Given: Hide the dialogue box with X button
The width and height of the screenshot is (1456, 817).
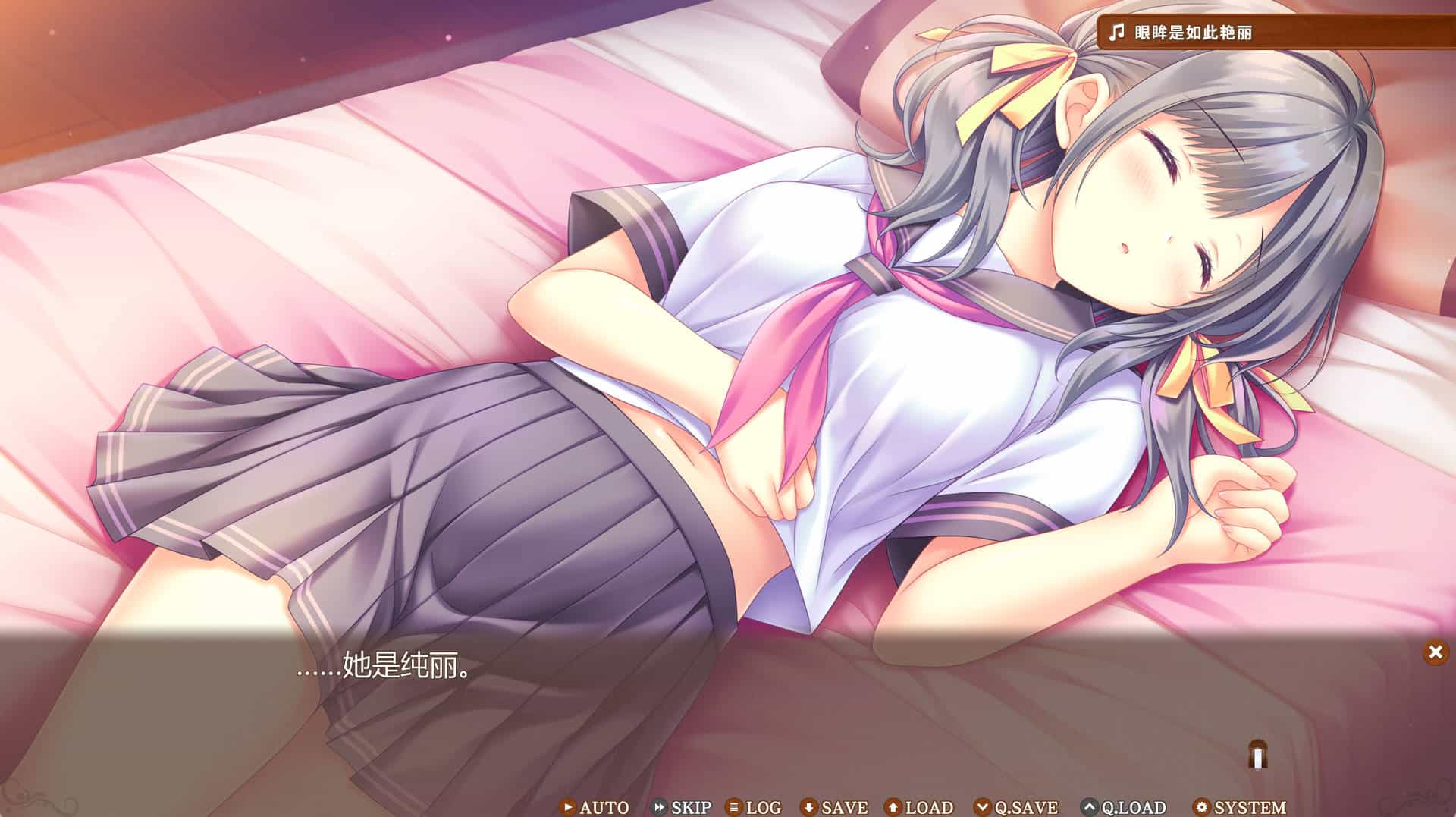Looking at the screenshot, I should (1435, 652).
